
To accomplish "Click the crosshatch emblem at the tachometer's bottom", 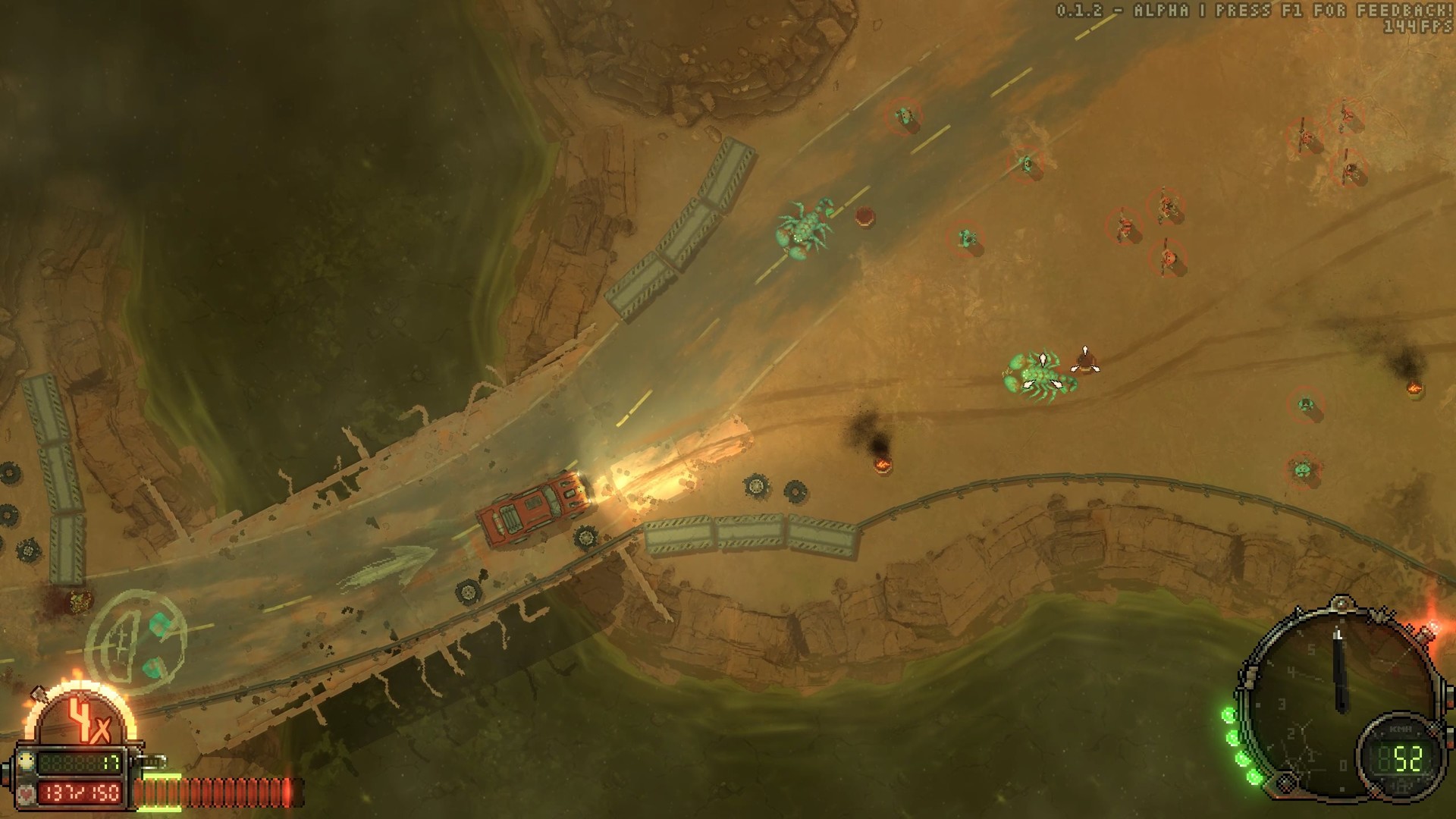I will [1285, 783].
